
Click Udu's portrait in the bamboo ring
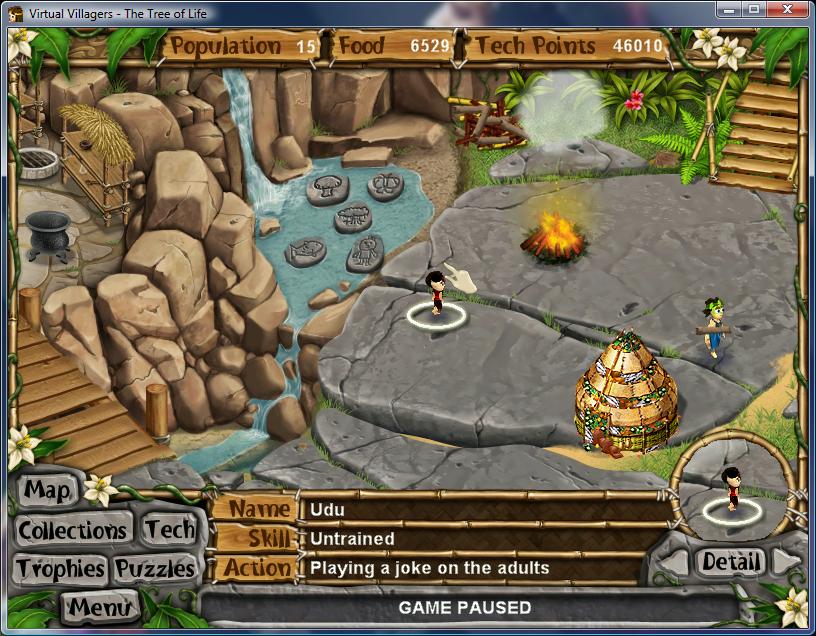point(732,490)
